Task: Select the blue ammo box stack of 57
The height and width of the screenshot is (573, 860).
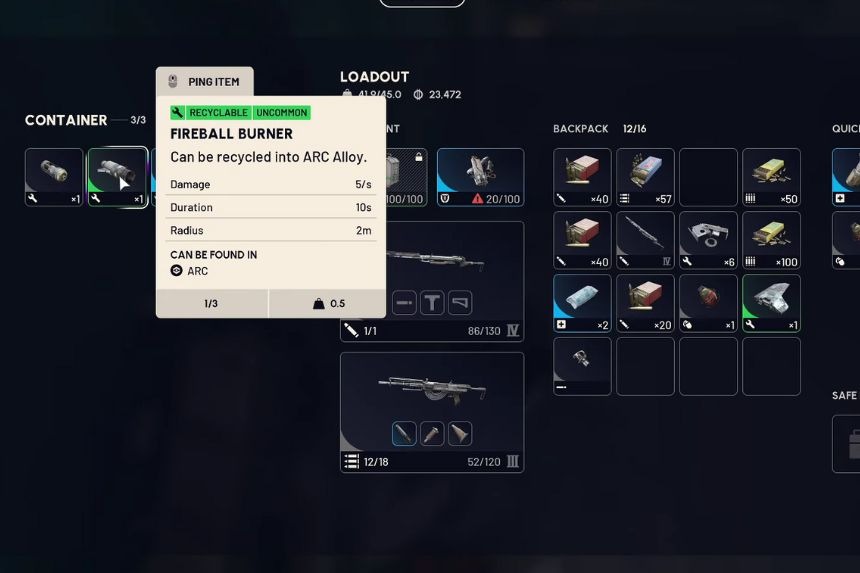Action: [x=645, y=177]
